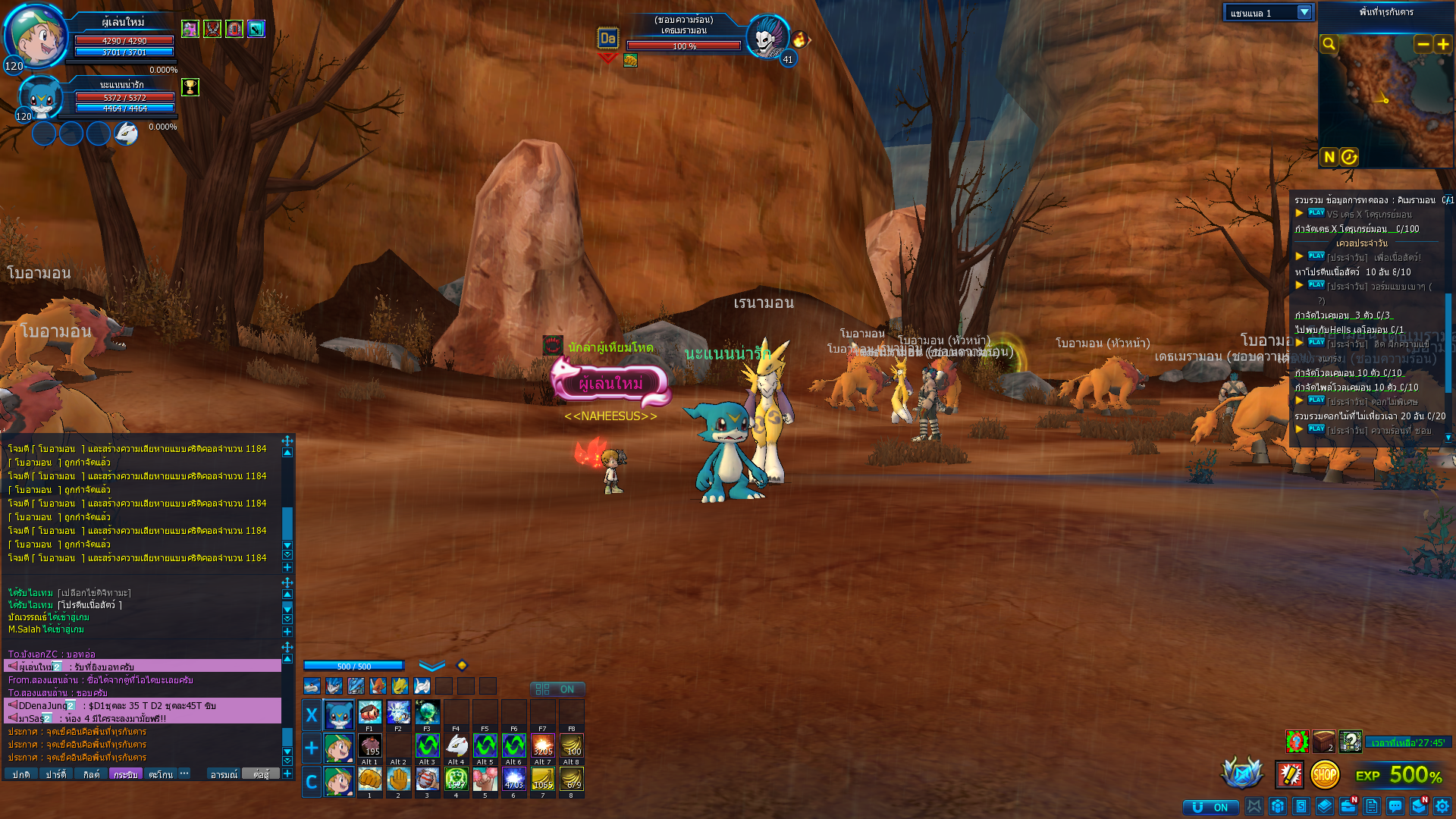Image resolution: width=1456 pixels, height=819 pixels.
Task: Open the chat bubble messenger icon
Action: click(1395, 805)
